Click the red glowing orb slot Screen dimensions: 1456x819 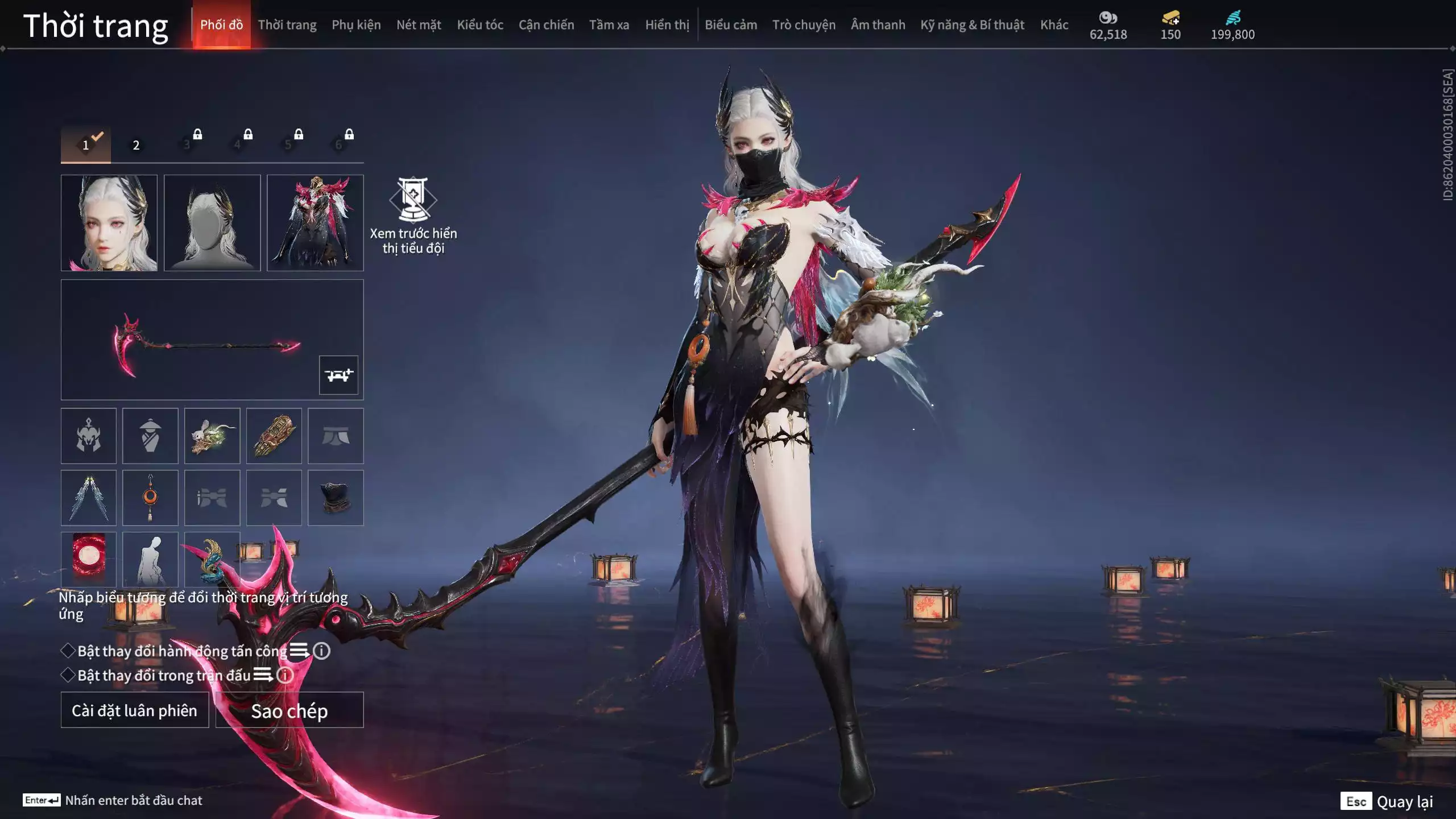tap(89, 559)
